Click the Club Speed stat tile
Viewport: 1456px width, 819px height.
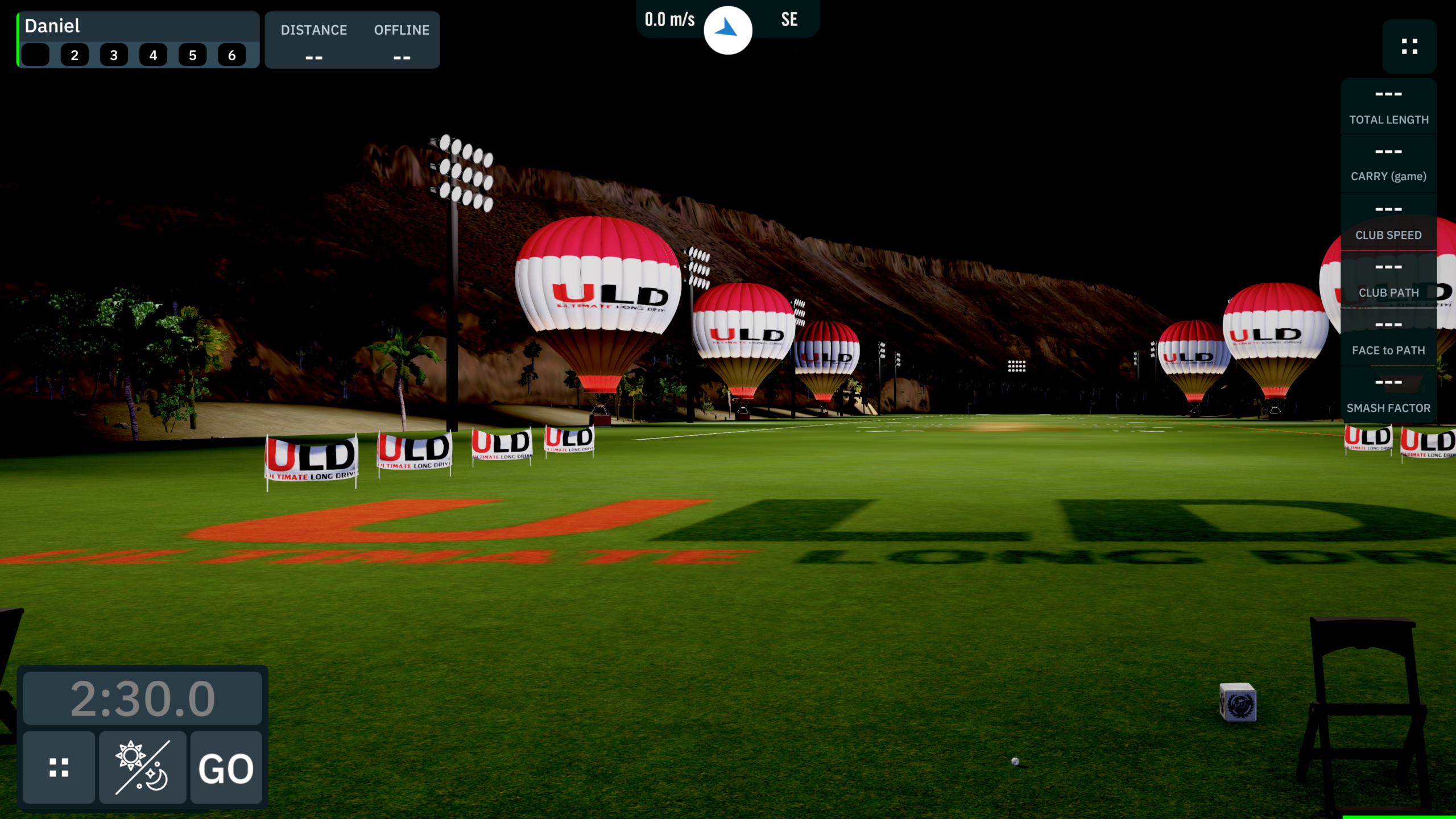[x=1388, y=222]
